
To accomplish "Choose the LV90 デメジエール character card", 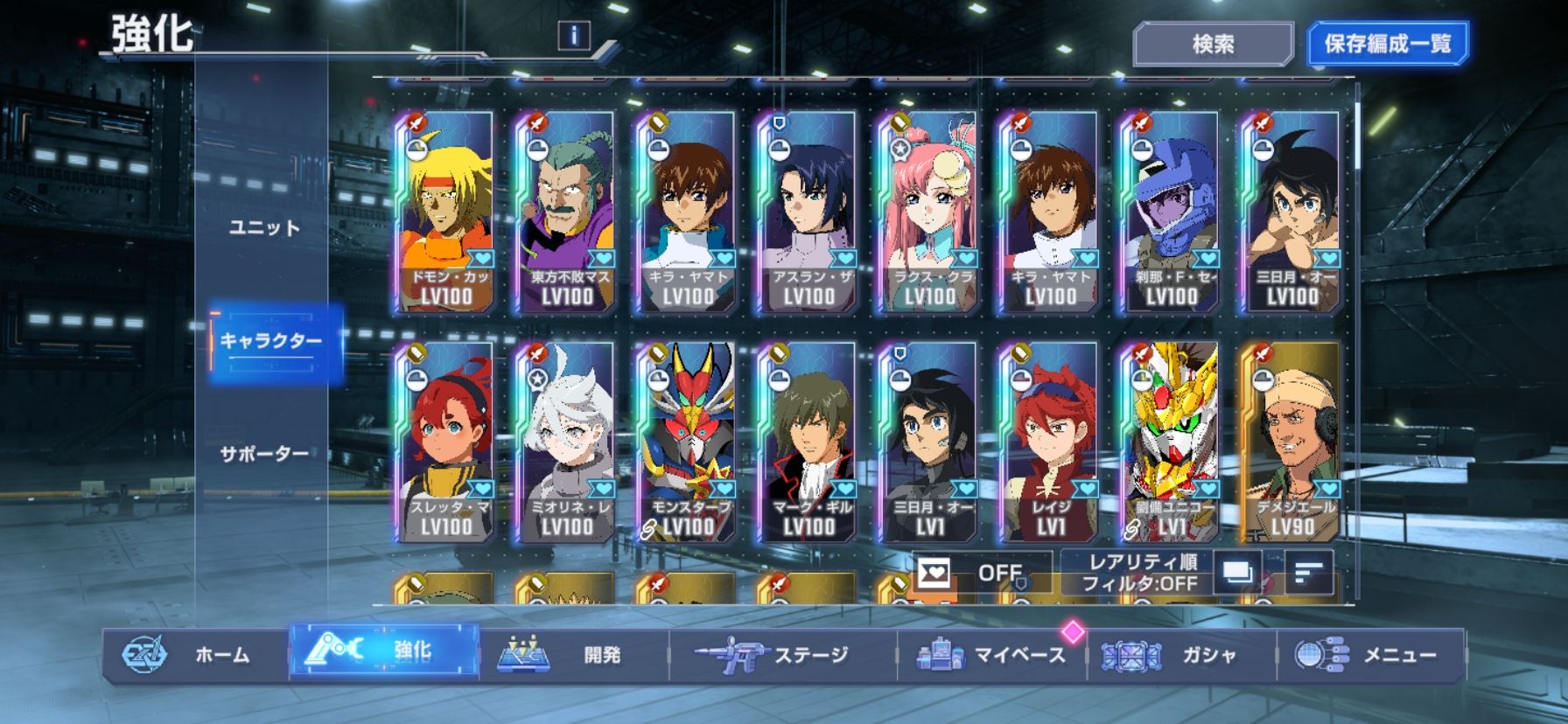I will point(1291,442).
